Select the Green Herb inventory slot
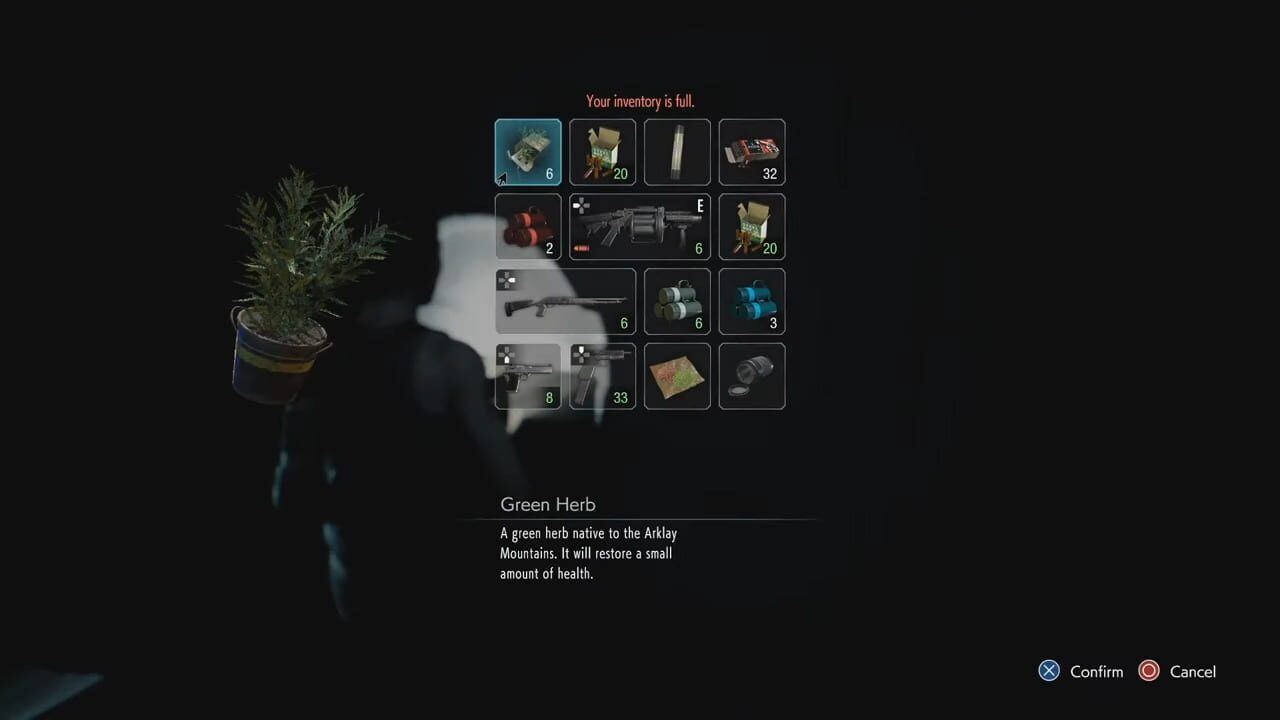Viewport: 1280px width, 720px height. tap(528, 152)
